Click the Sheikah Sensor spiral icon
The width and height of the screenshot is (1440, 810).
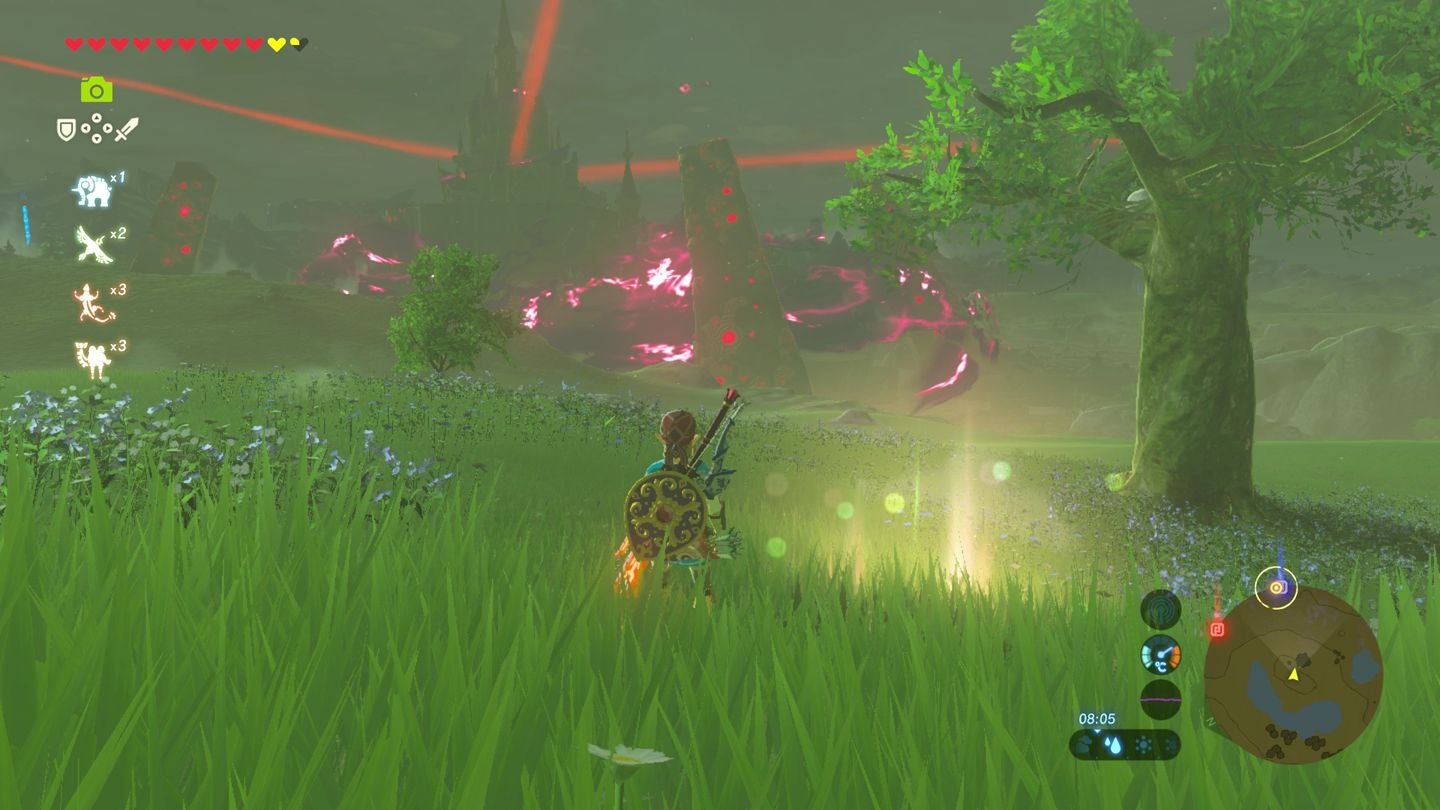pos(1161,607)
